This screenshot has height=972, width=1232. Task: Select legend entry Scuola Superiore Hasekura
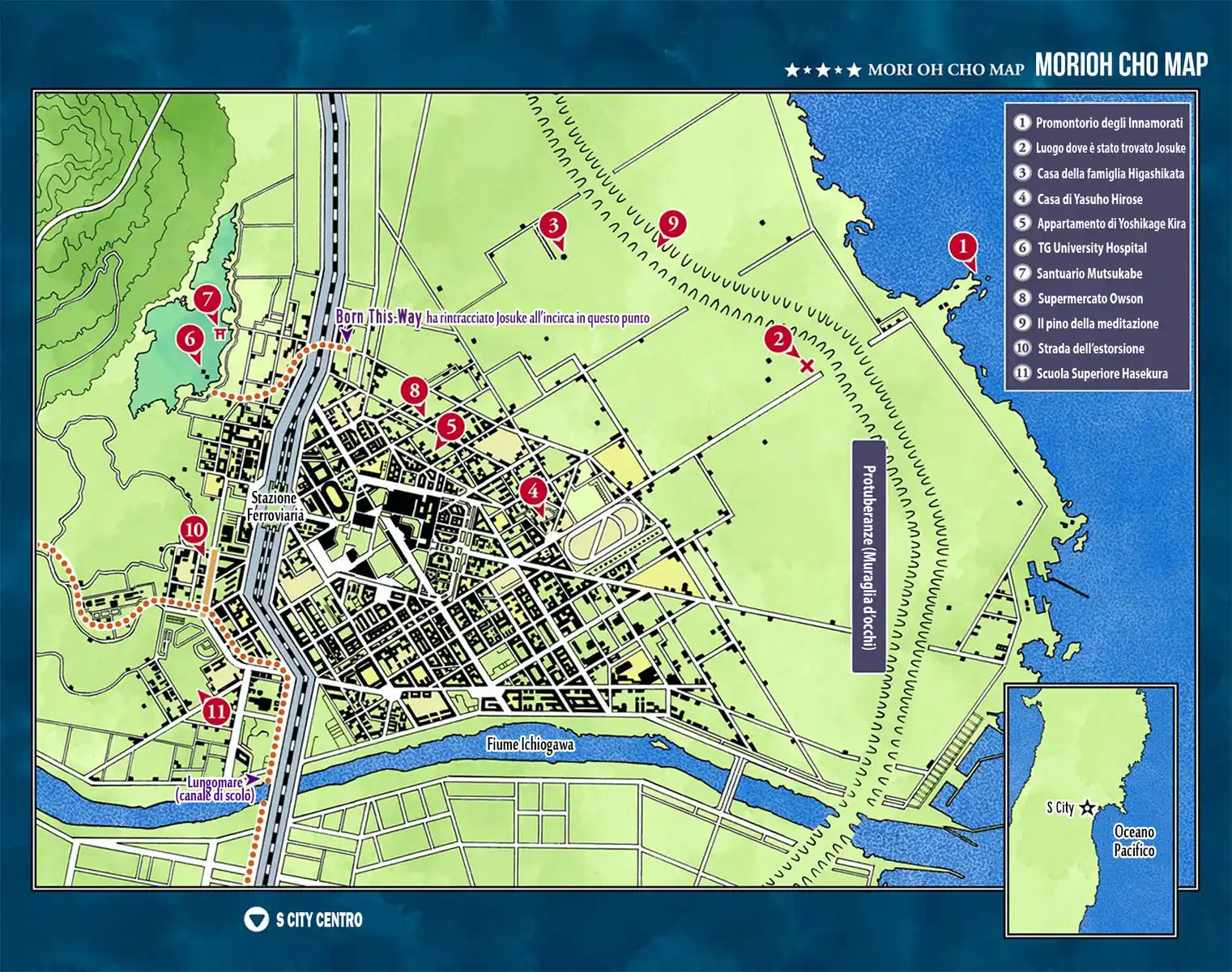pos(1102,373)
